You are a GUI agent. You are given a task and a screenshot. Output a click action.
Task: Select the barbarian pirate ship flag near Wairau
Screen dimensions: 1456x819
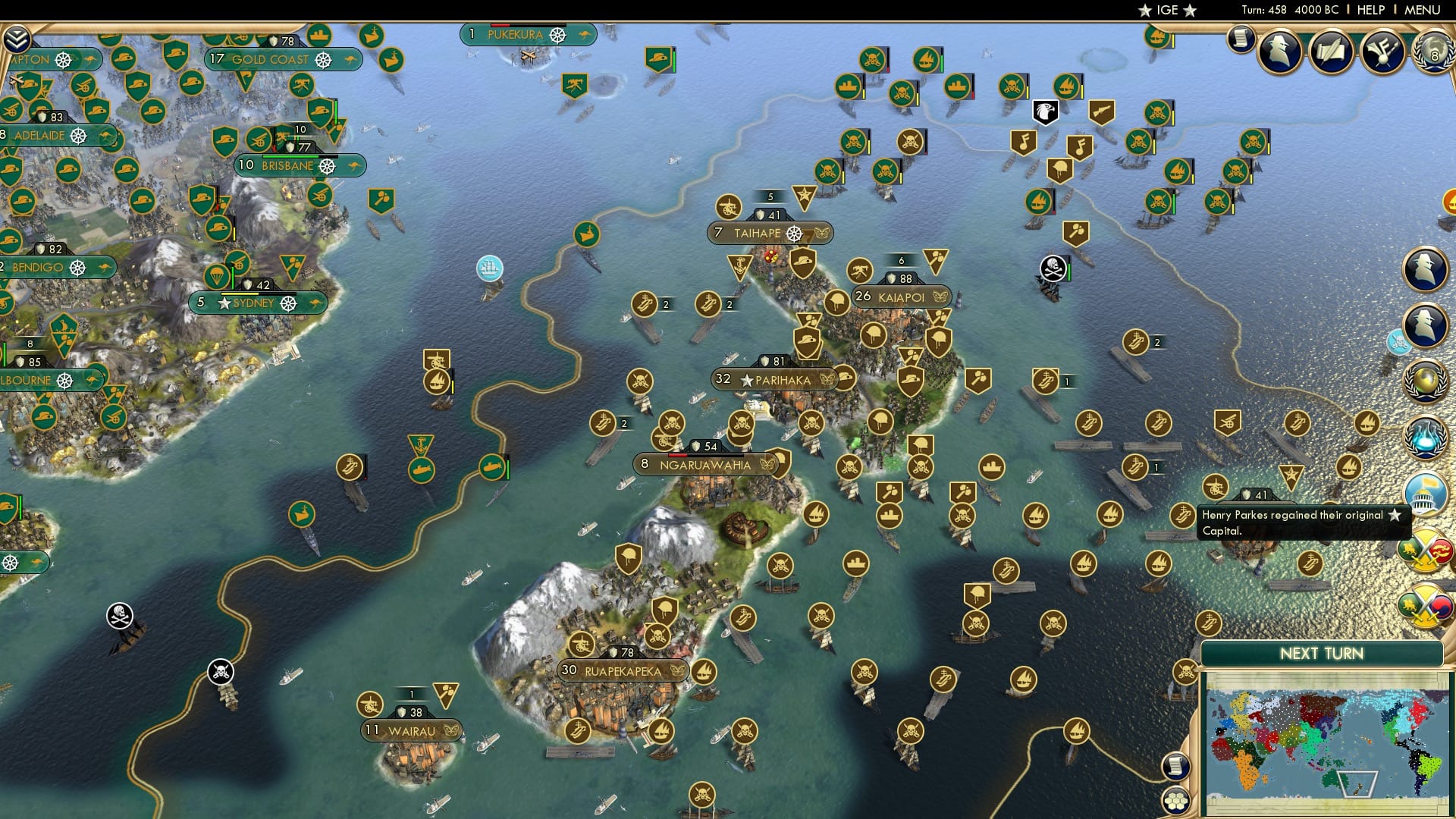220,670
